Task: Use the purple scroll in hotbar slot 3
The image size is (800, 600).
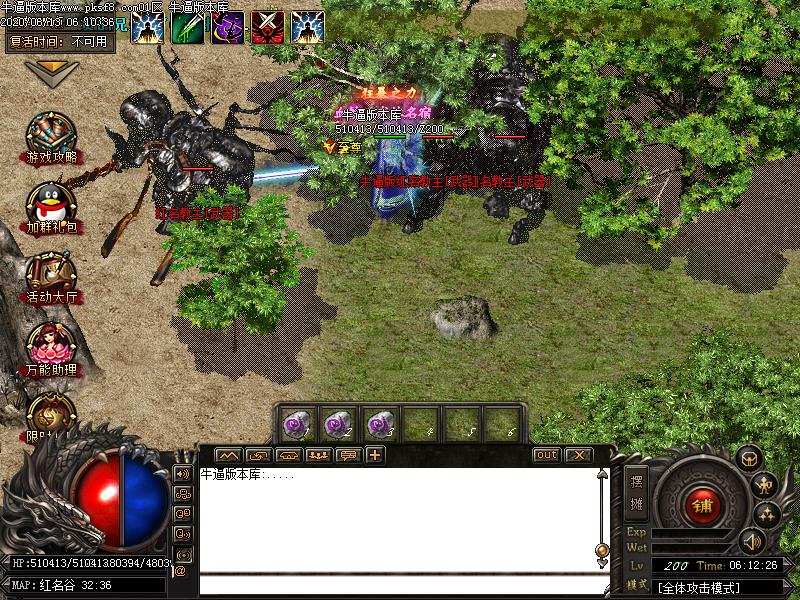Action: (x=379, y=423)
